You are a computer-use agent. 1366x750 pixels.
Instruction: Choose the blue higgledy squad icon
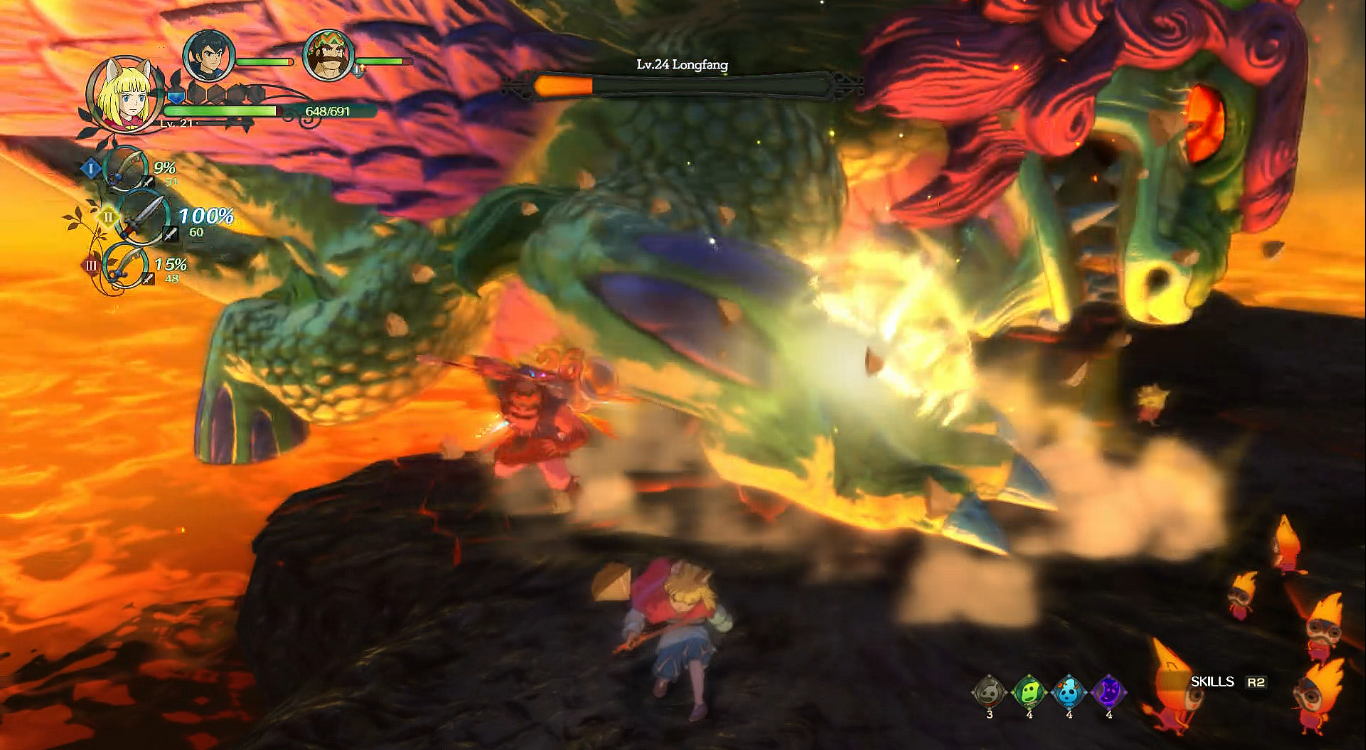pyautogui.click(x=1069, y=691)
